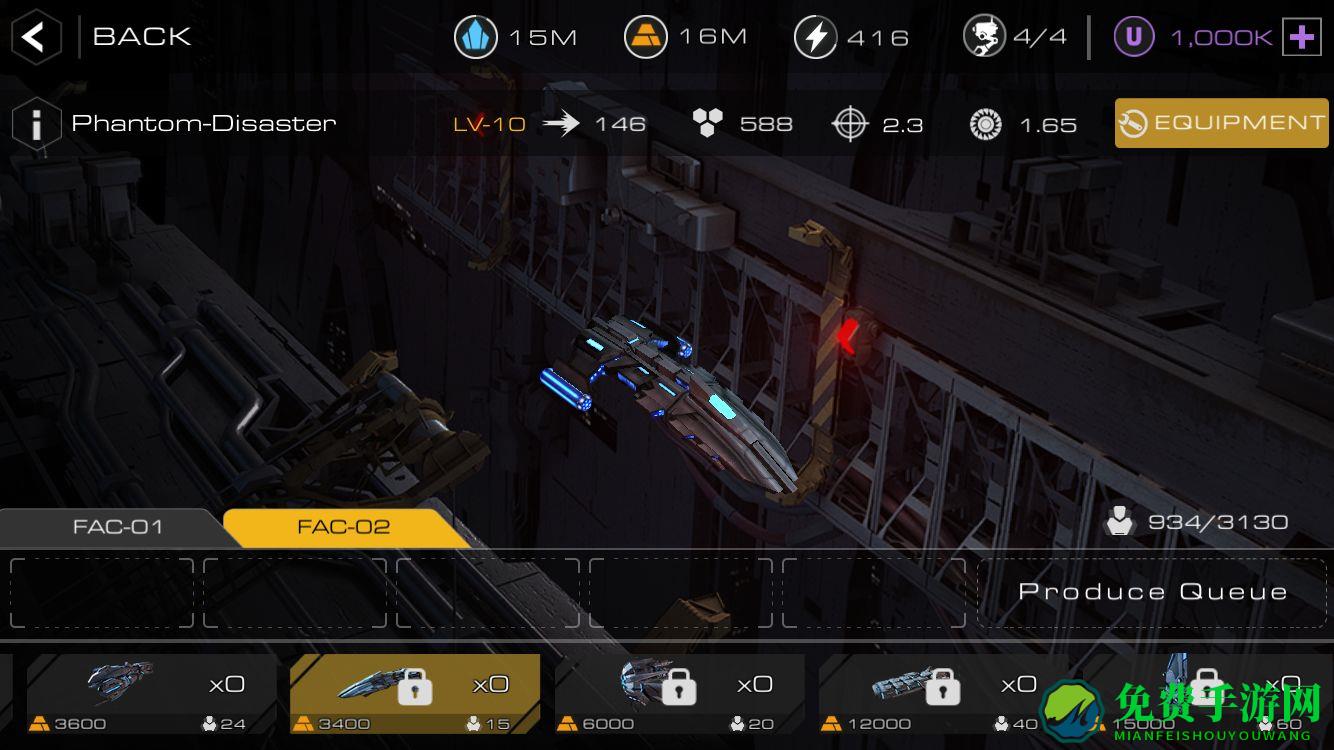This screenshot has width=1334, height=750.
Task: Select the FAC-02 factory tab
Action: tap(343, 527)
